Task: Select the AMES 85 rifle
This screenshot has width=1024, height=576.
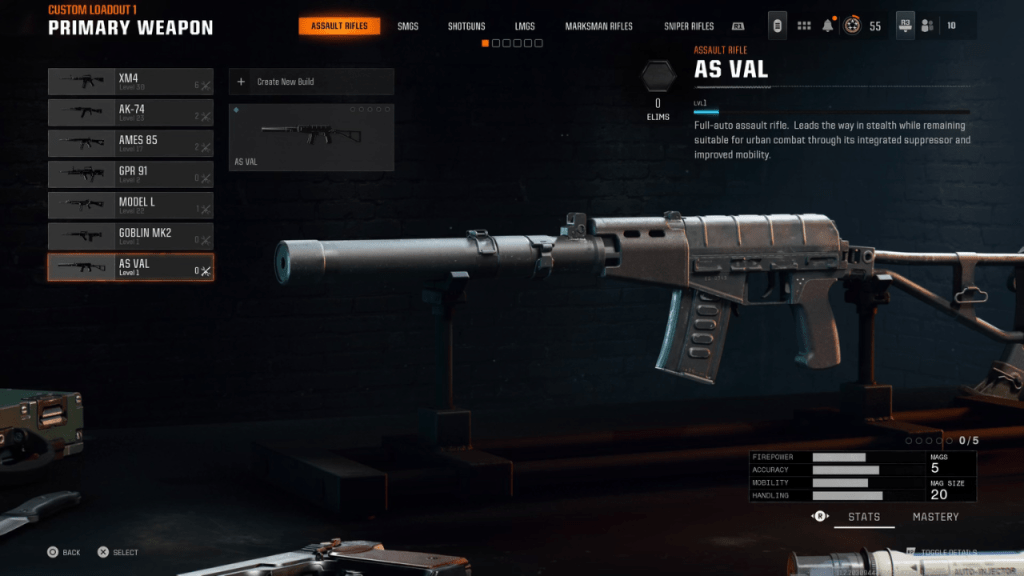Action: (x=130, y=144)
